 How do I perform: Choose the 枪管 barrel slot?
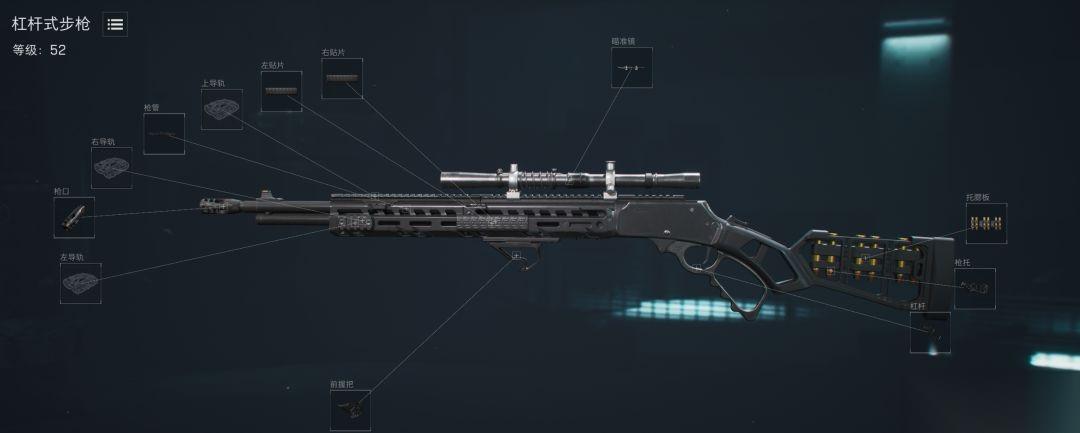pyautogui.click(x=164, y=134)
